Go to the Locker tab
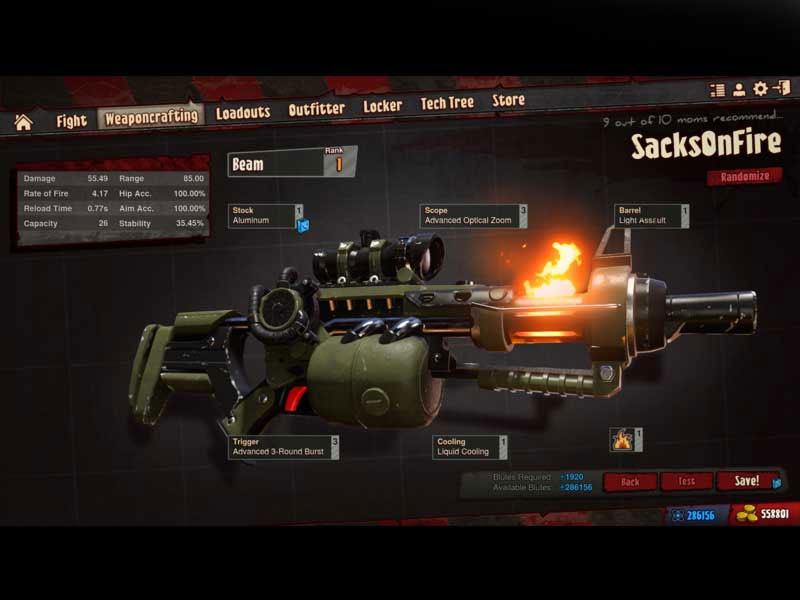The width and height of the screenshot is (800, 600). click(382, 106)
